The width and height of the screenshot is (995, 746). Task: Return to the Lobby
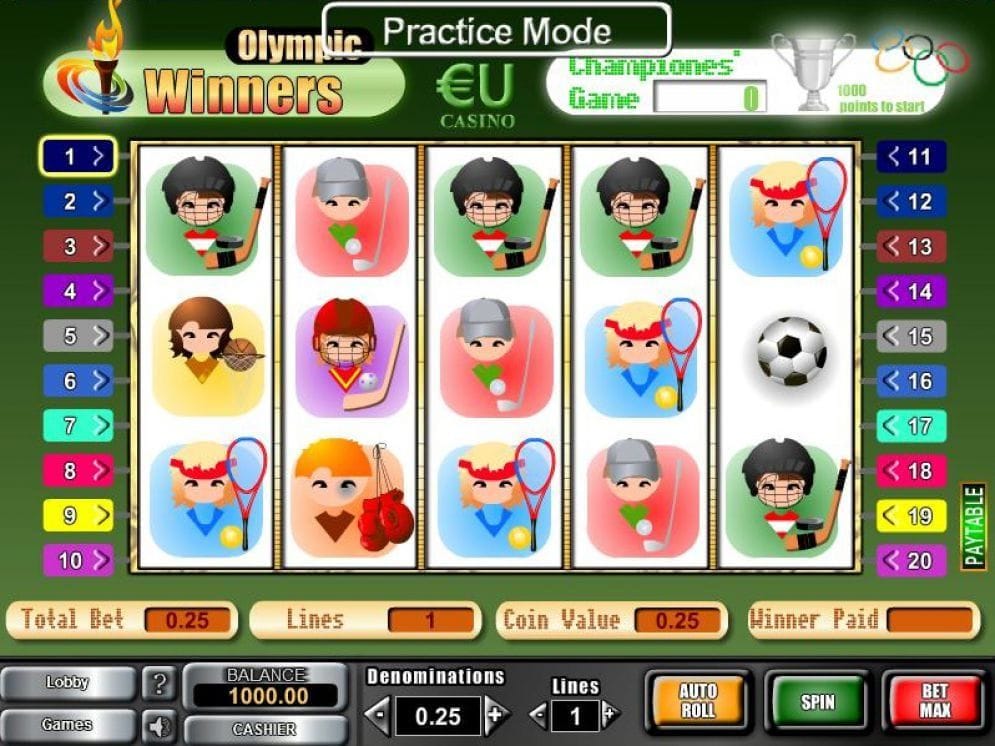(x=67, y=683)
